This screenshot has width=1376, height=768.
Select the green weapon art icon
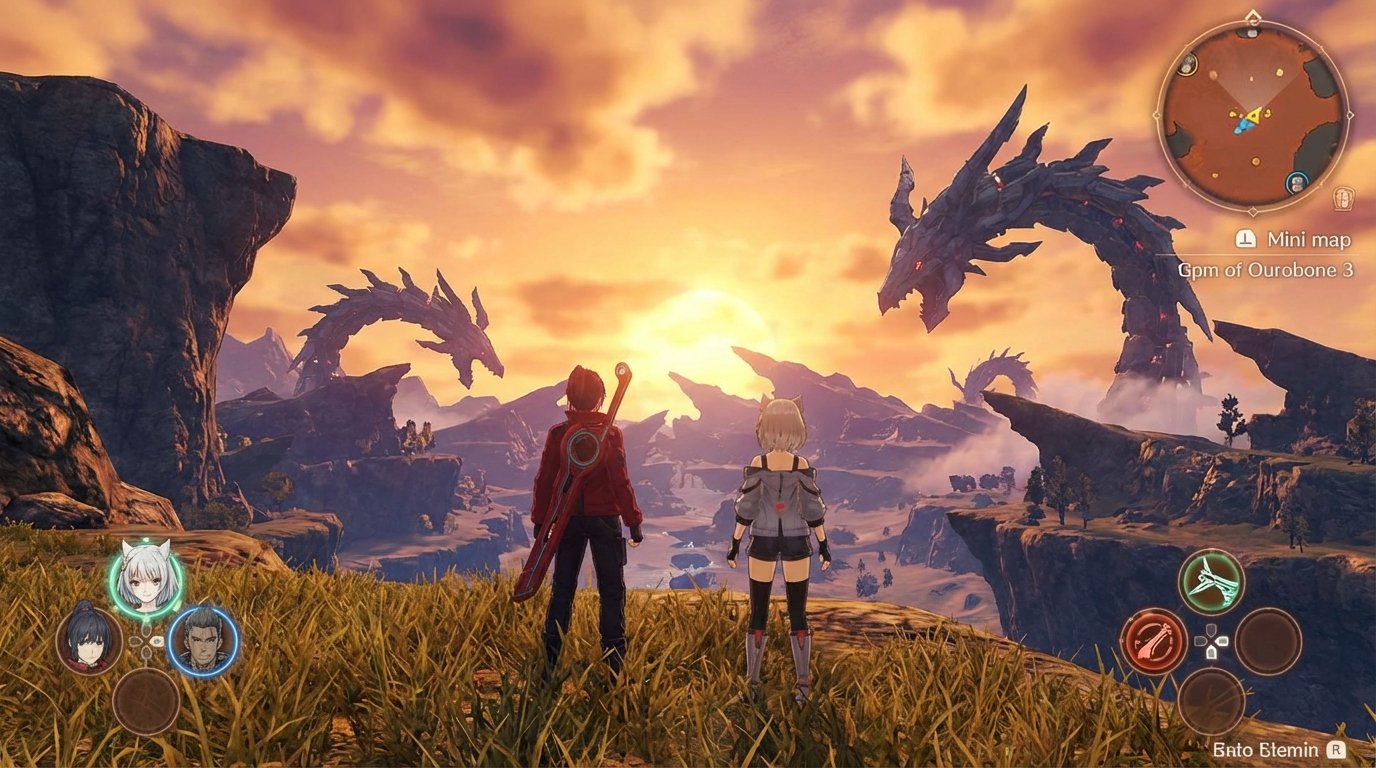[1211, 581]
